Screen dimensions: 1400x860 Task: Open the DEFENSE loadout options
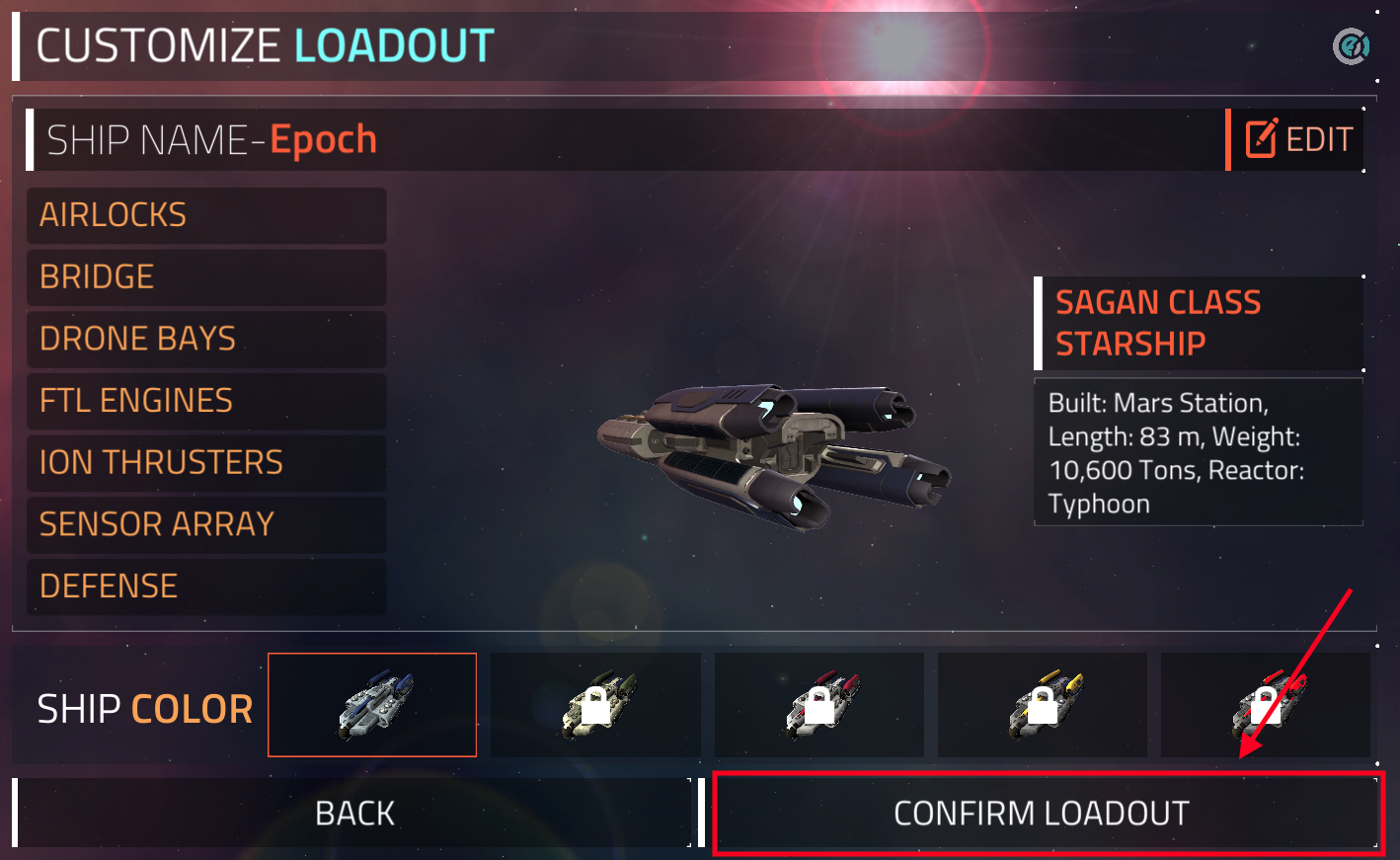point(205,586)
